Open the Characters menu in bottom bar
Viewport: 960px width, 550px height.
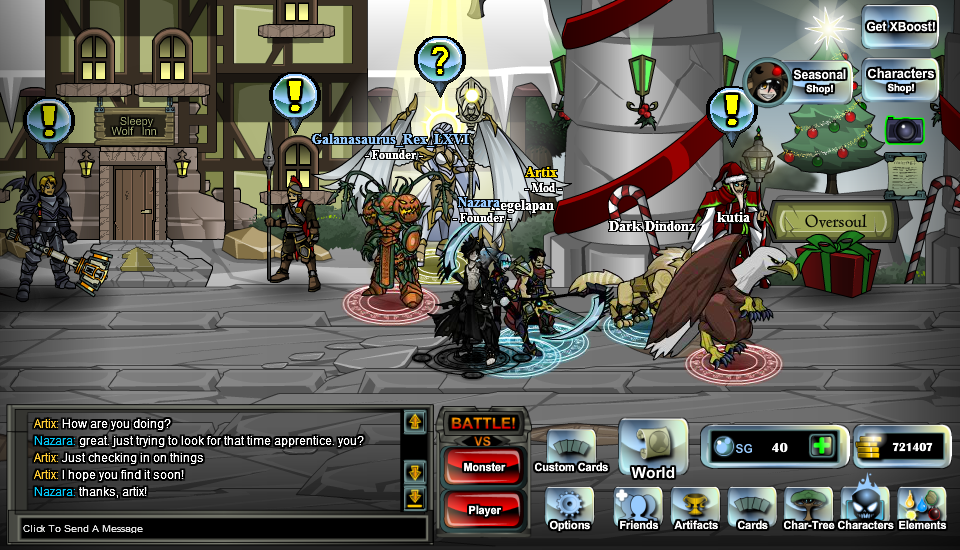(x=865, y=509)
